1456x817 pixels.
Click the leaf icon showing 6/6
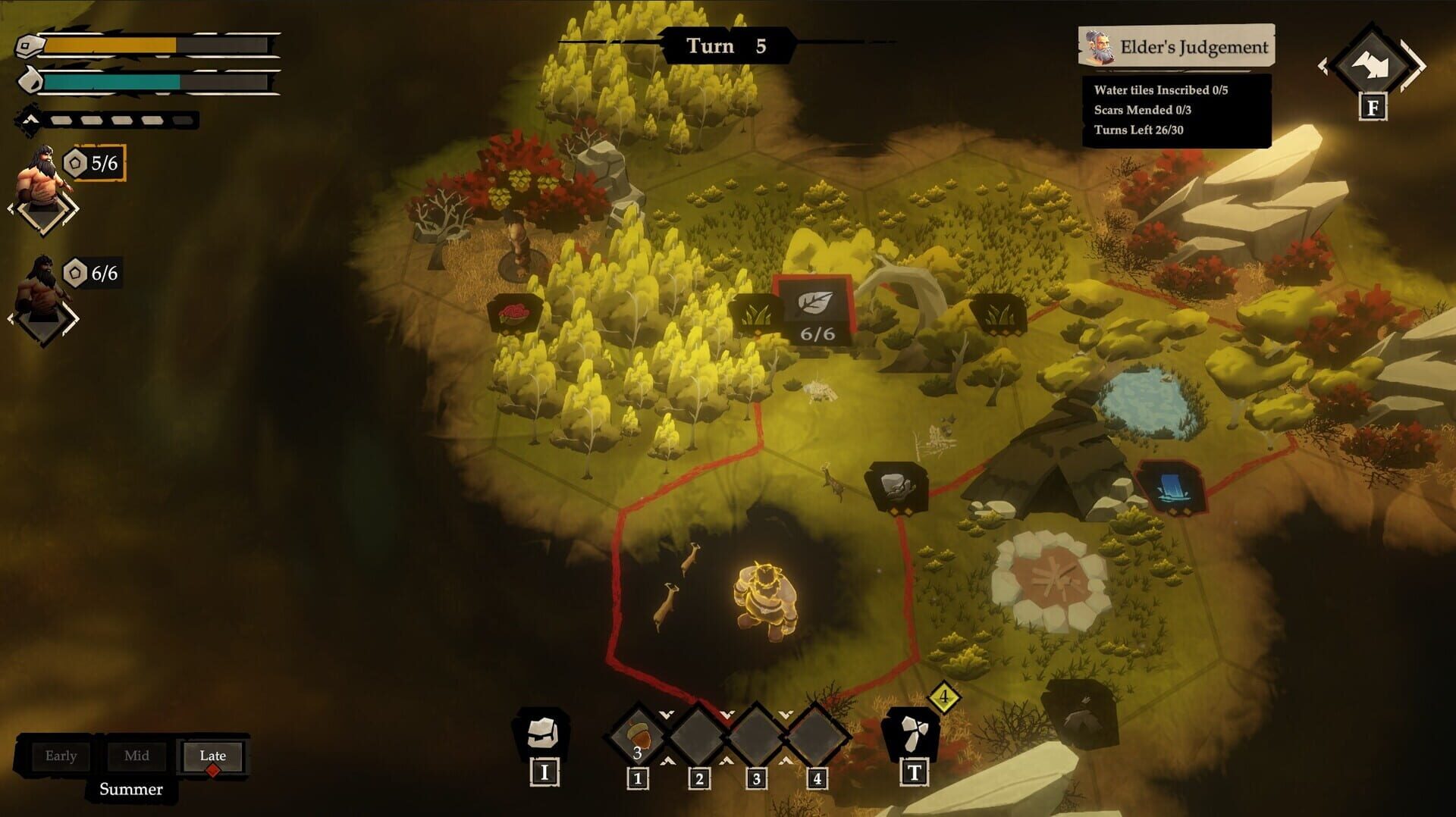point(814,311)
